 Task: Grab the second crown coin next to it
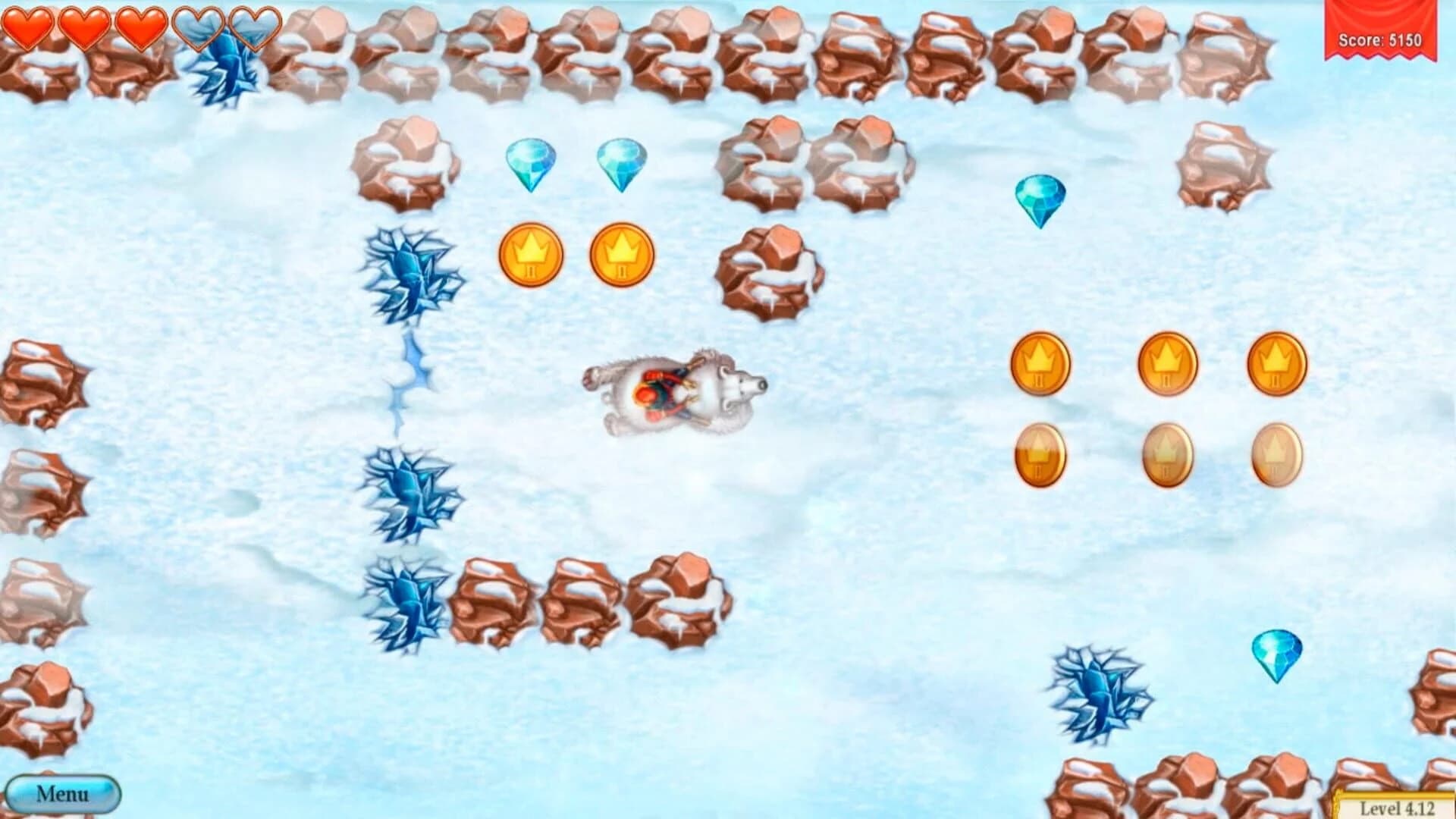[x=622, y=255]
